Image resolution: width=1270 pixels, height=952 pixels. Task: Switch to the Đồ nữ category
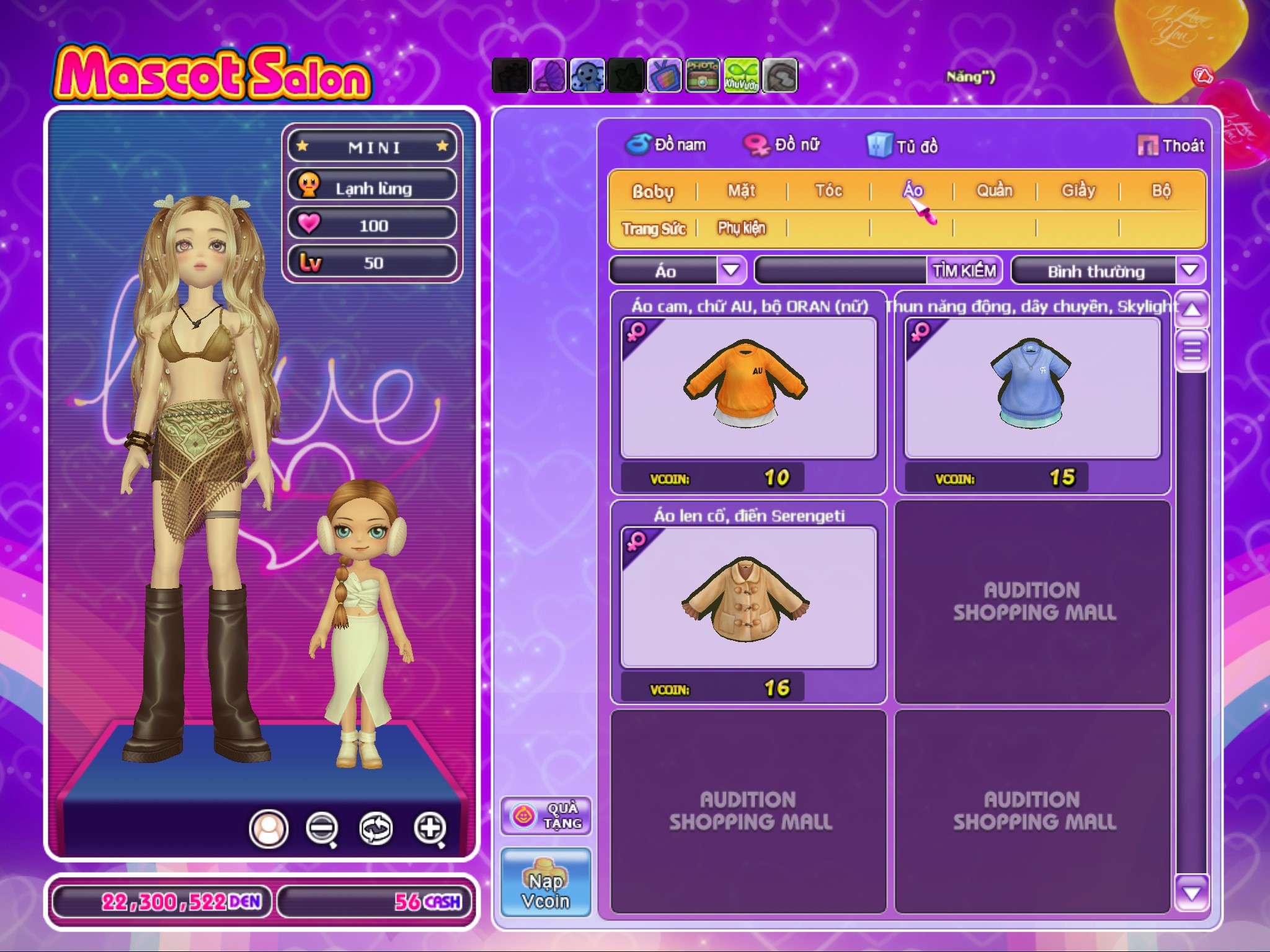pyautogui.click(x=783, y=145)
